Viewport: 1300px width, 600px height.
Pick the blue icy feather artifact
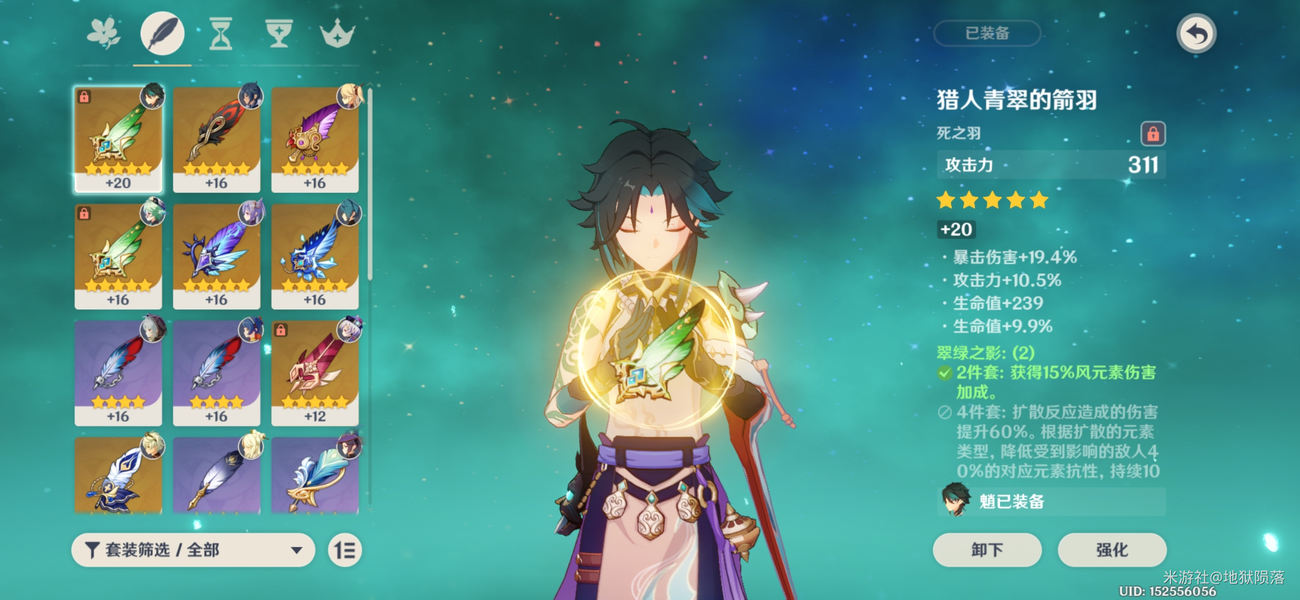coord(314,256)
